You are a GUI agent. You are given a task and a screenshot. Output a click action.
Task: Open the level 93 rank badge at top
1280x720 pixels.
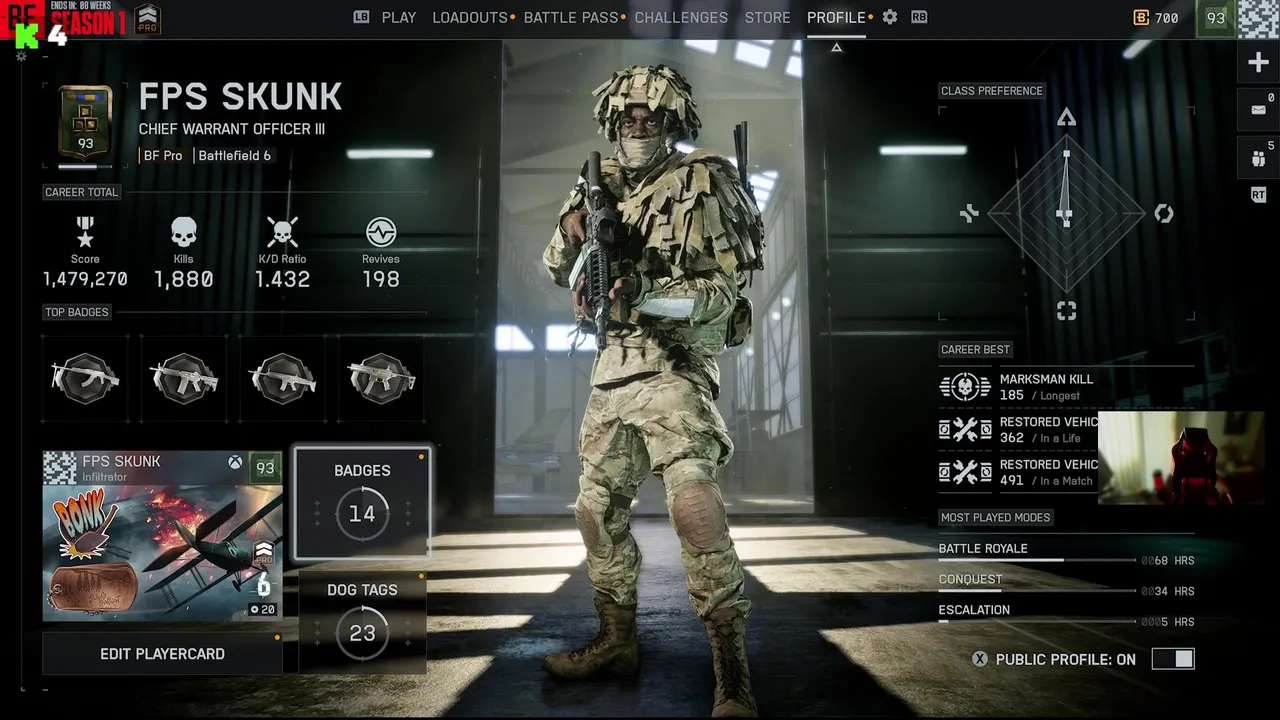click(x=1216, y=18)
